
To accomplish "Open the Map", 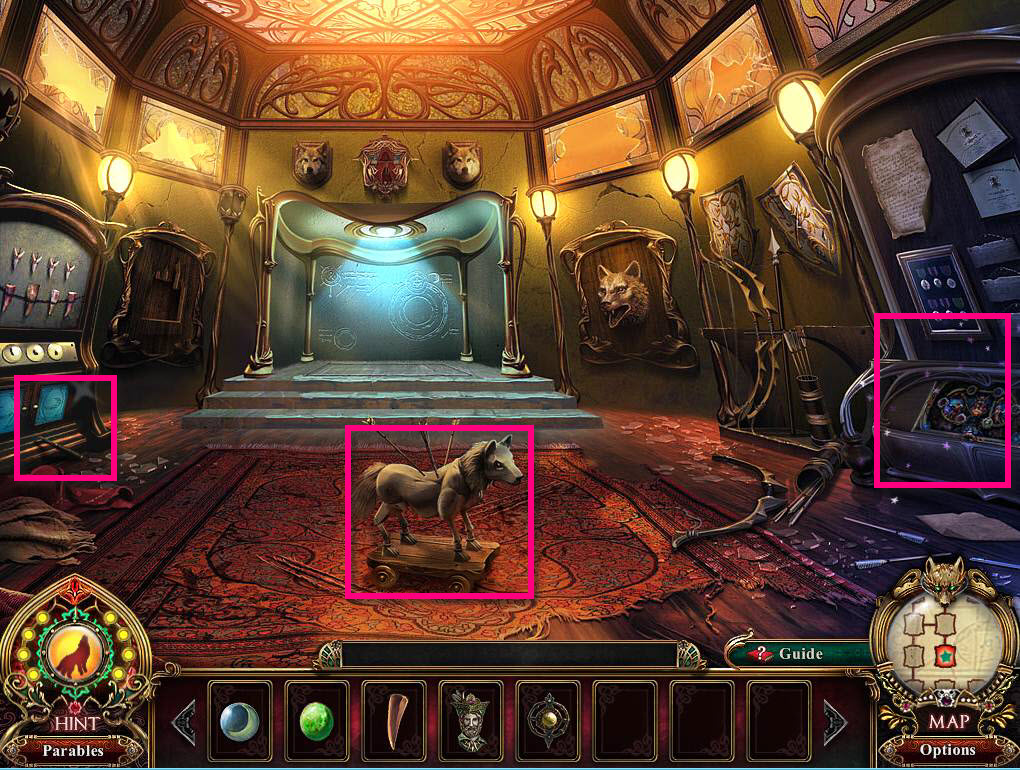I will point(946,721).
